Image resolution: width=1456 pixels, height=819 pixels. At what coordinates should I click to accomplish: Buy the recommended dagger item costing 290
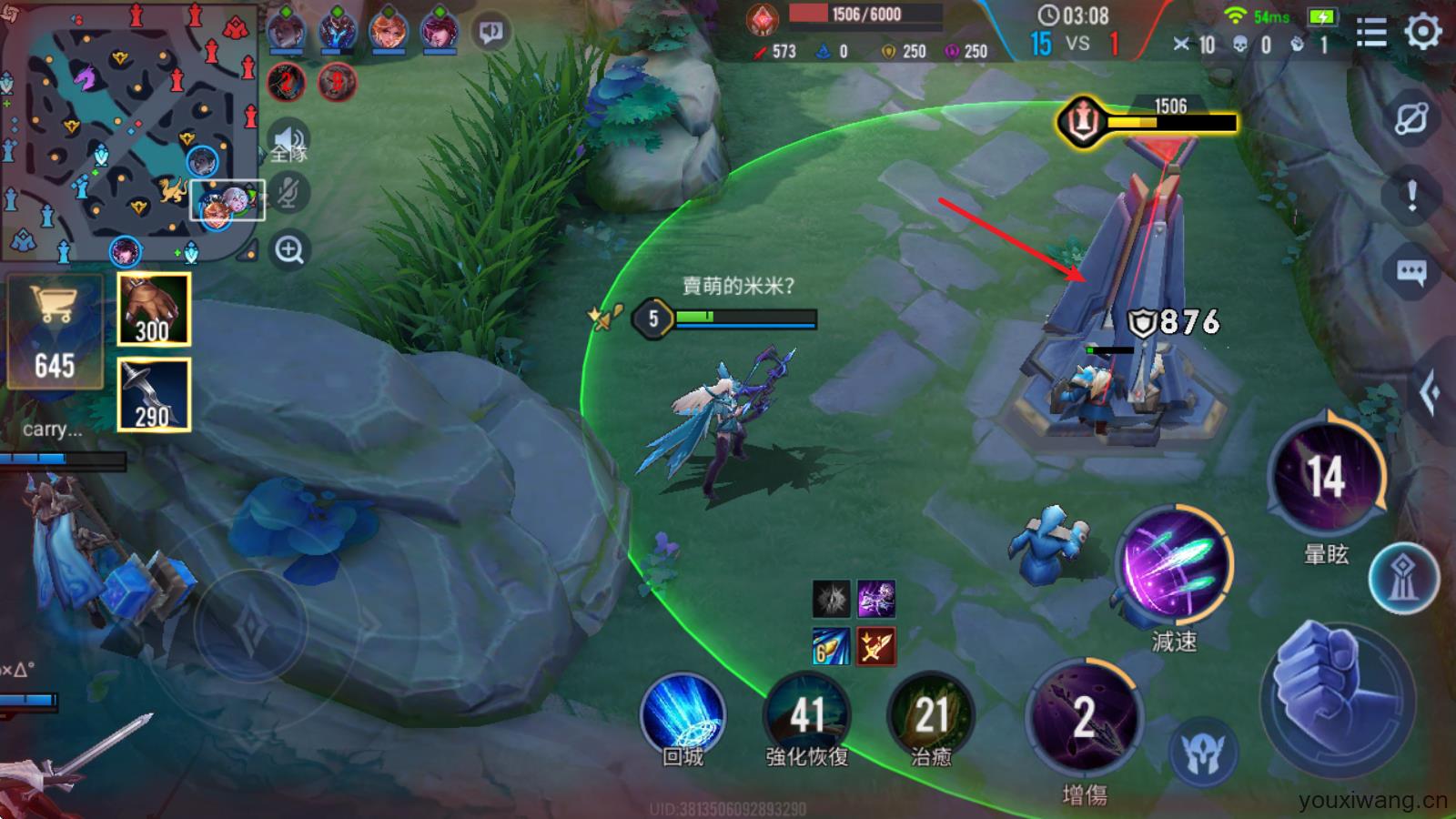154,394
